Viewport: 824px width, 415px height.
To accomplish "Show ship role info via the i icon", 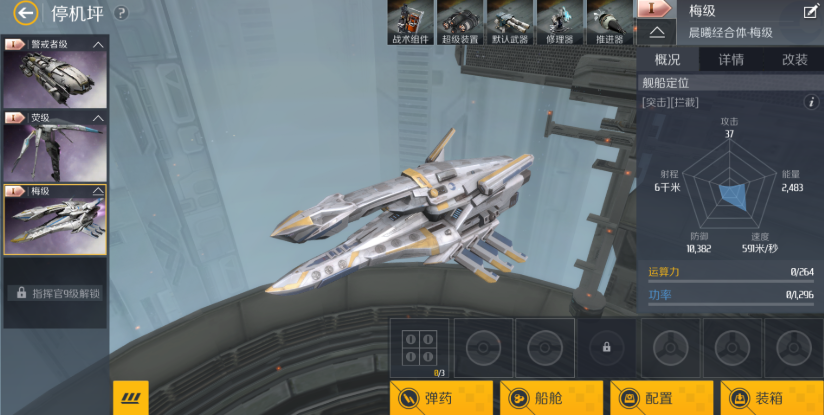I will (811, 102).
